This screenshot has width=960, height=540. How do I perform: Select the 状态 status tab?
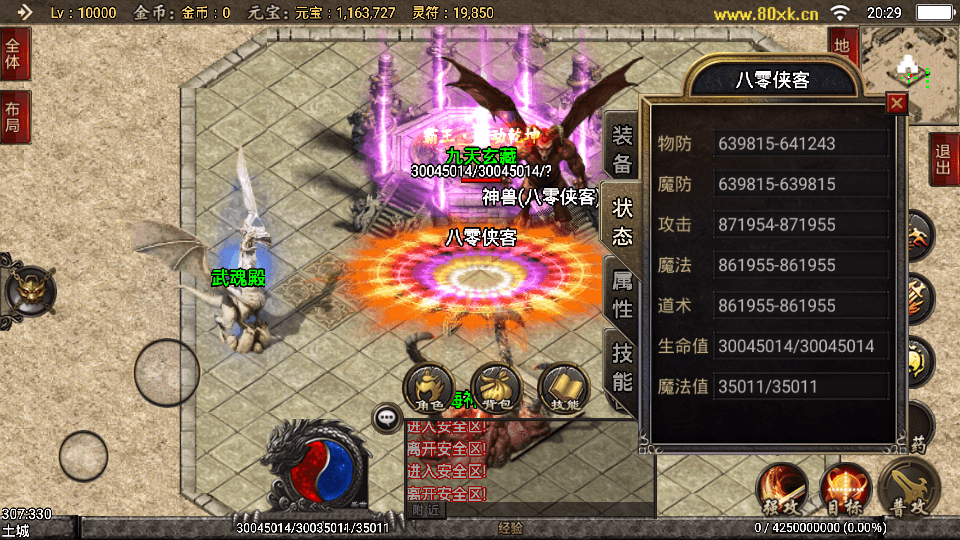(x=622, y=222)
